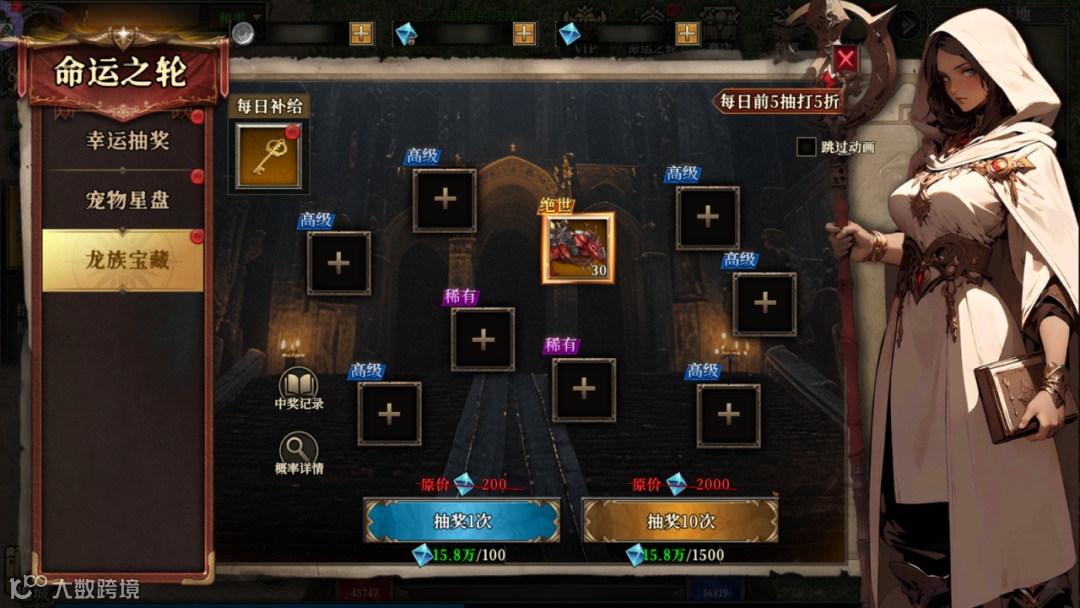Switch to the 幸运抽奖 tab
Viewport: 1080px width, 608px height.
(x=125, y=141)
